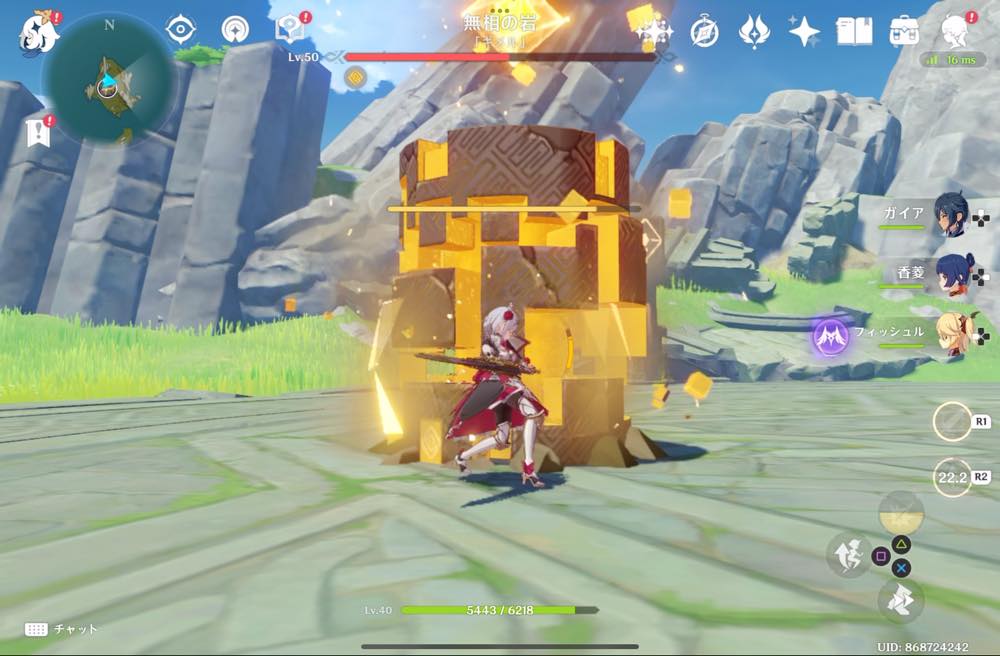
Task: Open the compass icon in the top bar
Action: (x=704, y=31)
